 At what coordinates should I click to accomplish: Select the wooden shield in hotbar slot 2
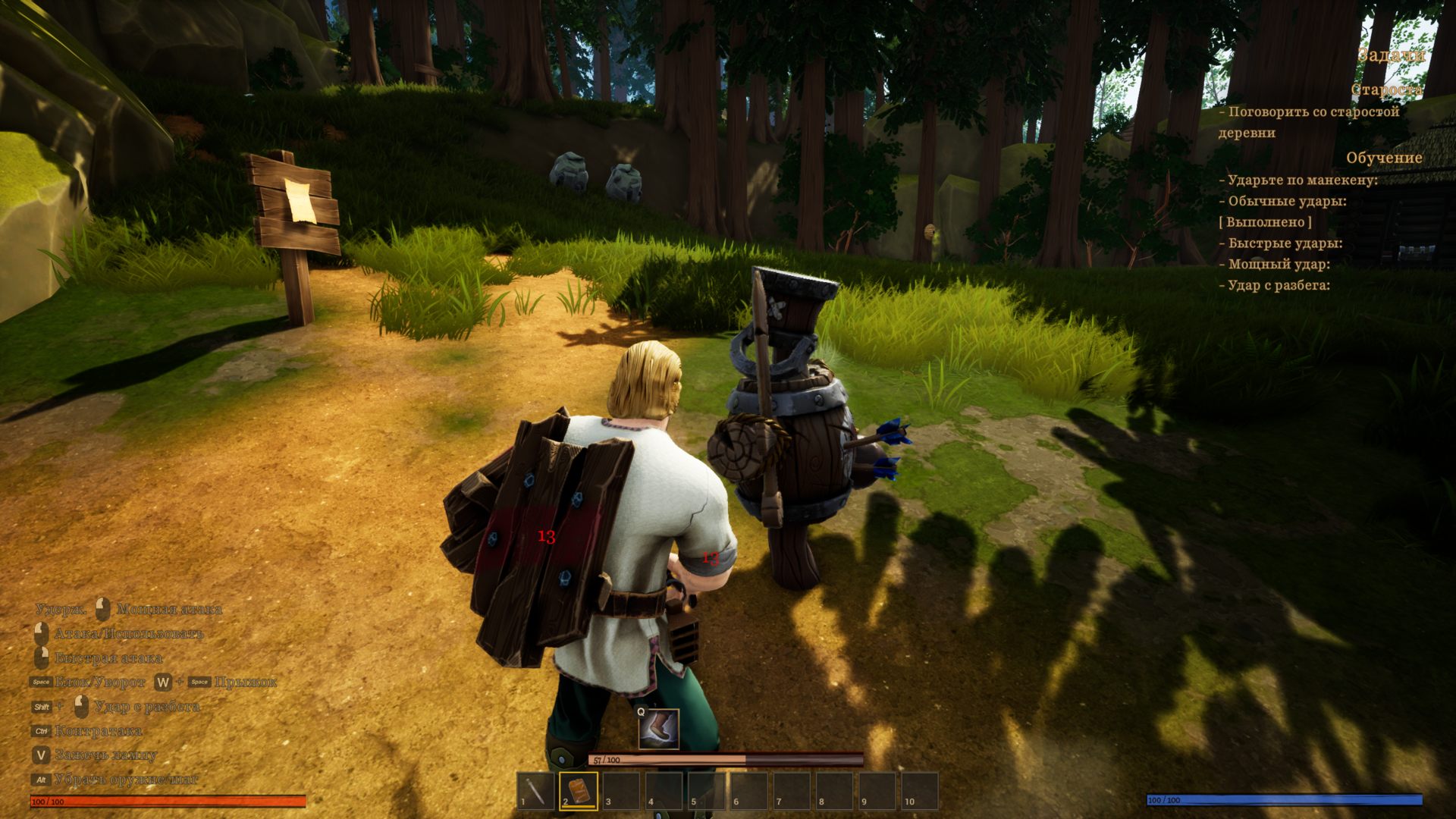(579, 792)
